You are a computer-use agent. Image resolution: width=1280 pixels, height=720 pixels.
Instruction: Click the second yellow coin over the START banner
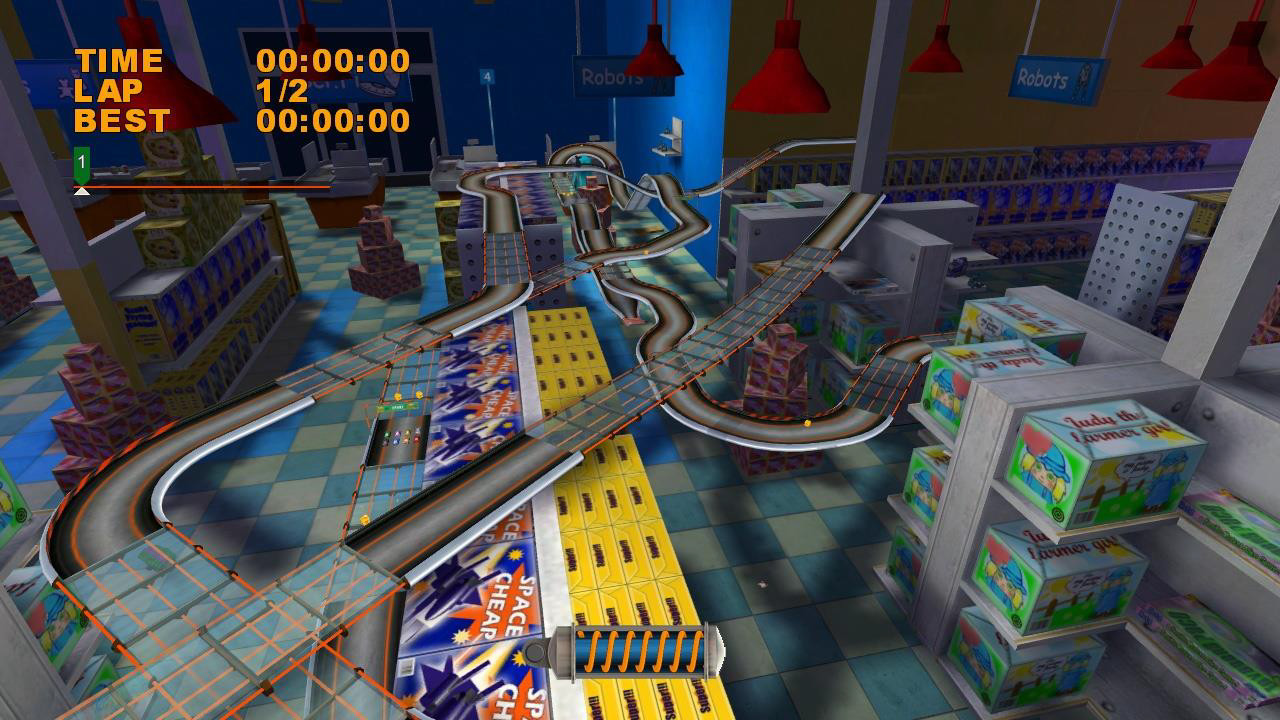coord(420,395)
